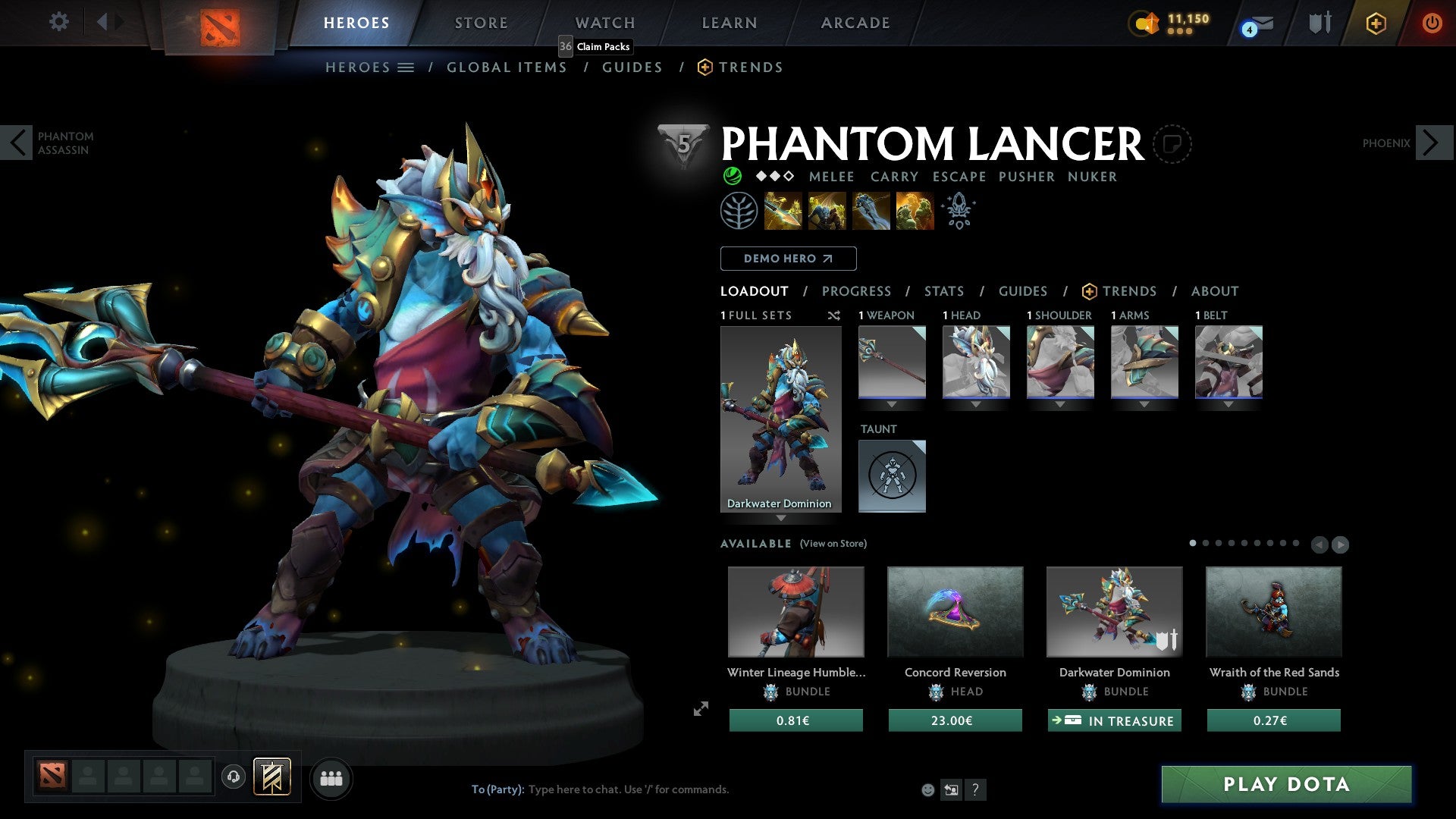Image resolution: width=1456 pixels, height=819 pixels.
Task: Open Dota Plus hexagon icon
Action: [1376, 24]
